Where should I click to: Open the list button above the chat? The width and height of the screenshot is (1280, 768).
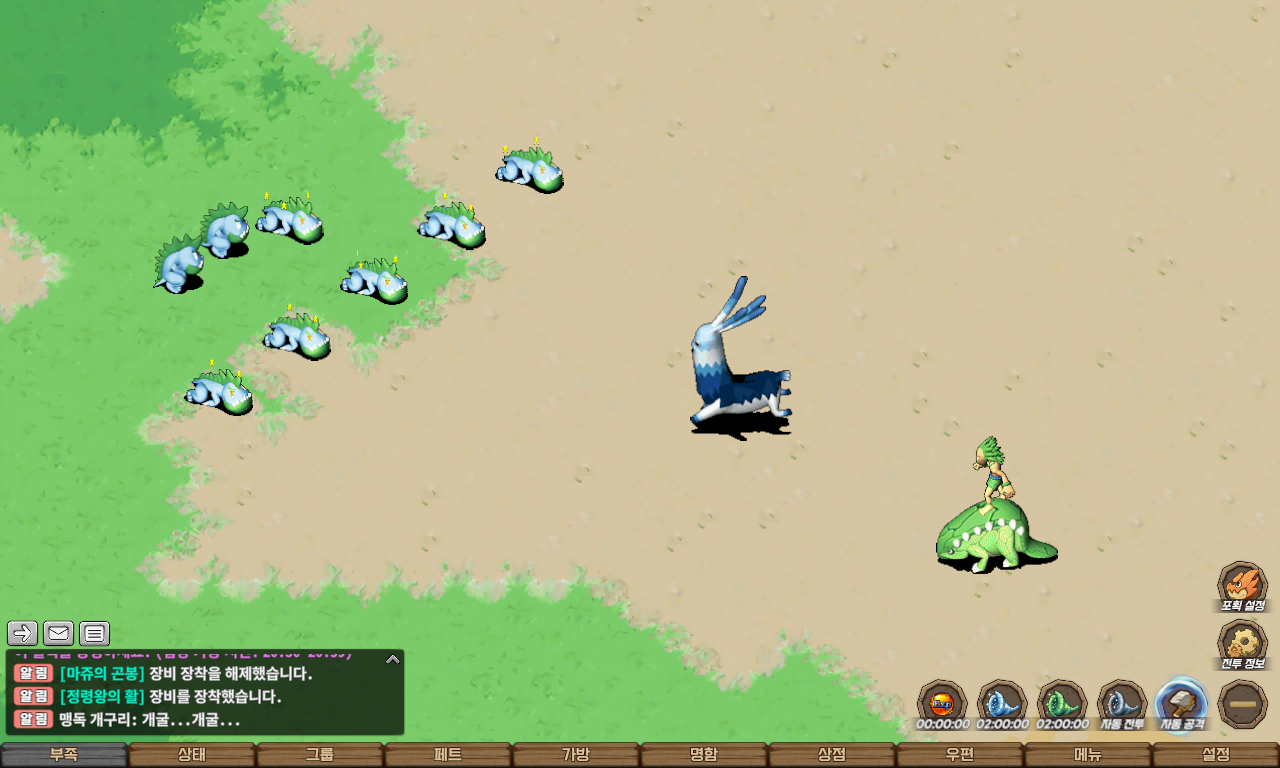(94, 633)
